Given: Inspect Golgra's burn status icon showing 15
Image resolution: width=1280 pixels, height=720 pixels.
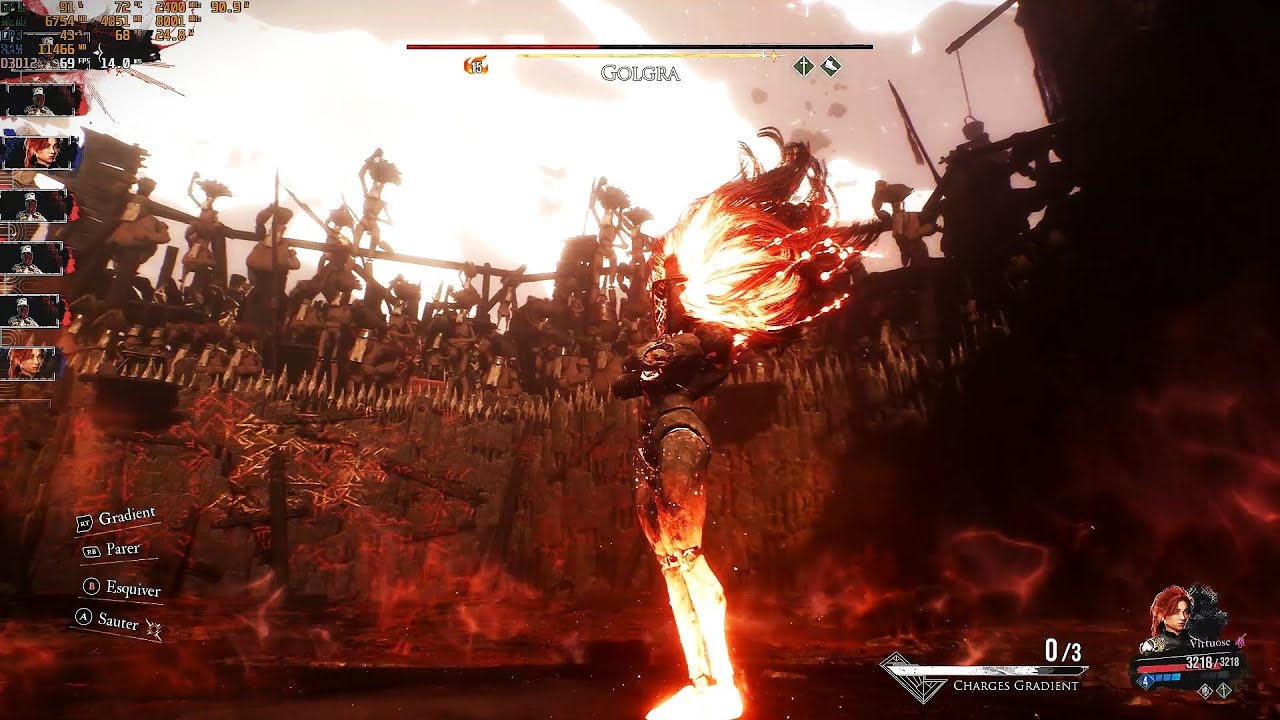Looking at the screenshot, I should coord(476,67).
